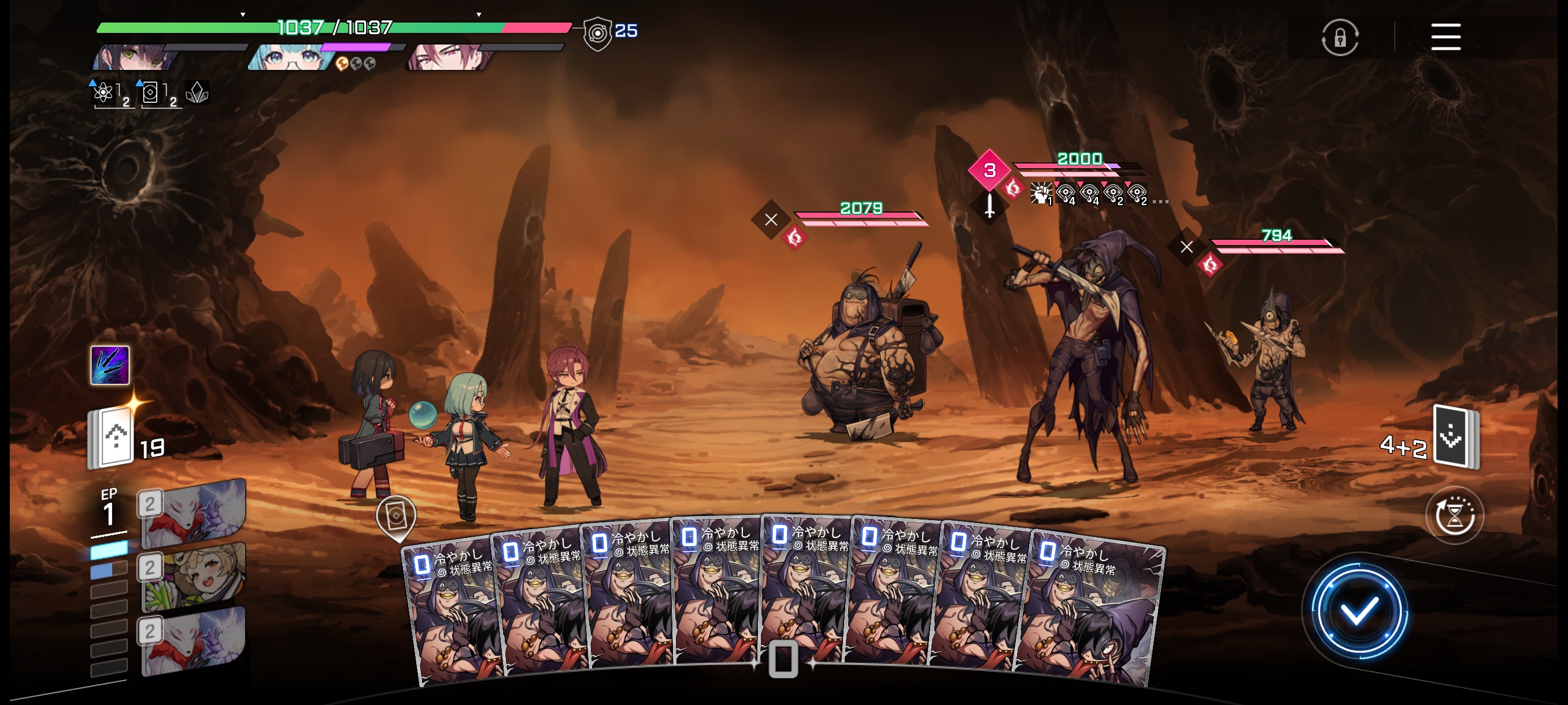The height and width of the screenshot is (705, 1568).
Task: Check the red diamond counter showing 3
Action: pos(990,170)
